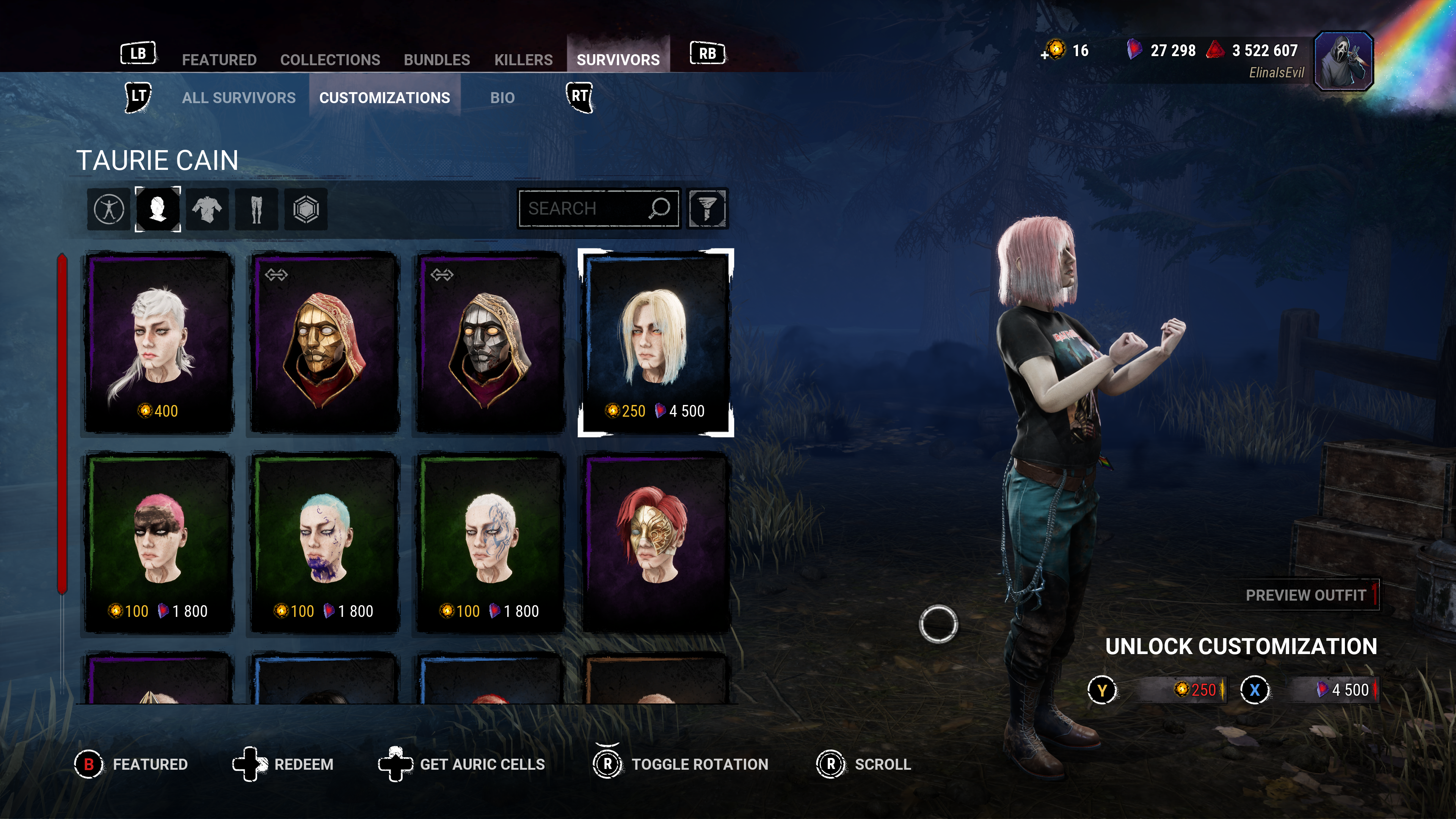Select the full outfit category icon
Viewport: 1456px width, 819px height.
click(x=109, y=209)
